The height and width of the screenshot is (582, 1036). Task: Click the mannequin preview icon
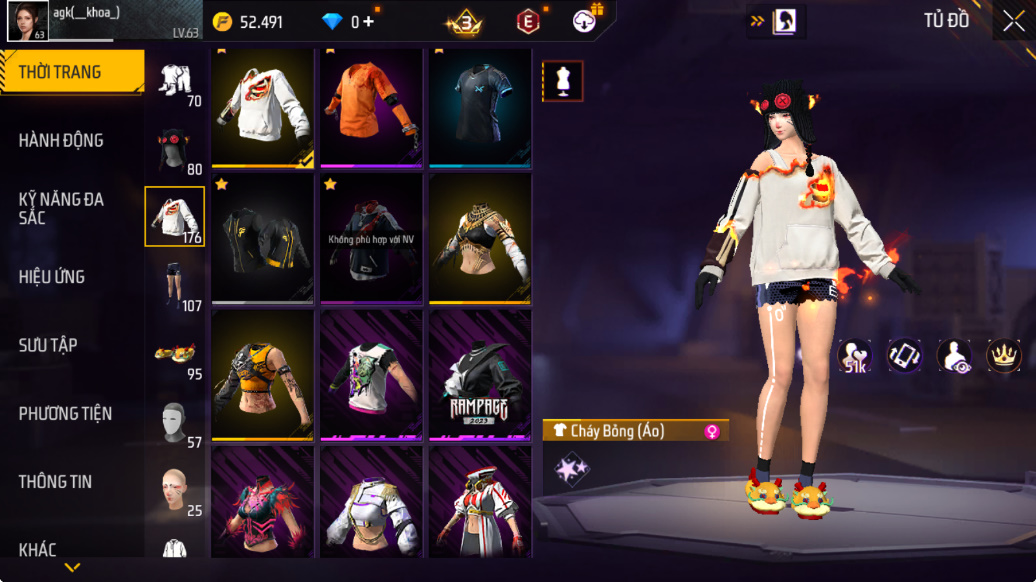pyautogui.click(x=563, y=81)
